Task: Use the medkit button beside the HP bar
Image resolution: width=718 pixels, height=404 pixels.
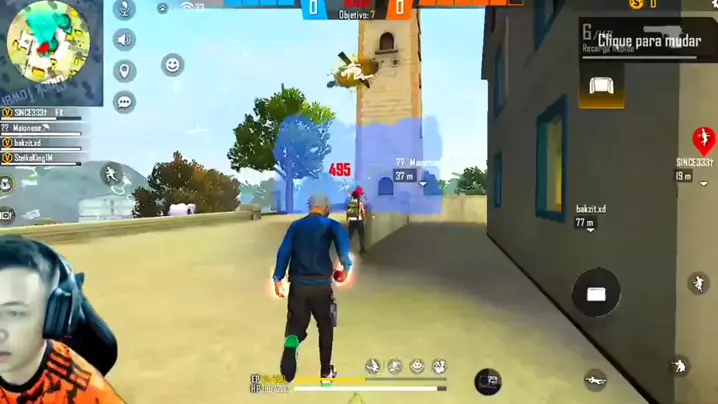Action: (487, 380)
